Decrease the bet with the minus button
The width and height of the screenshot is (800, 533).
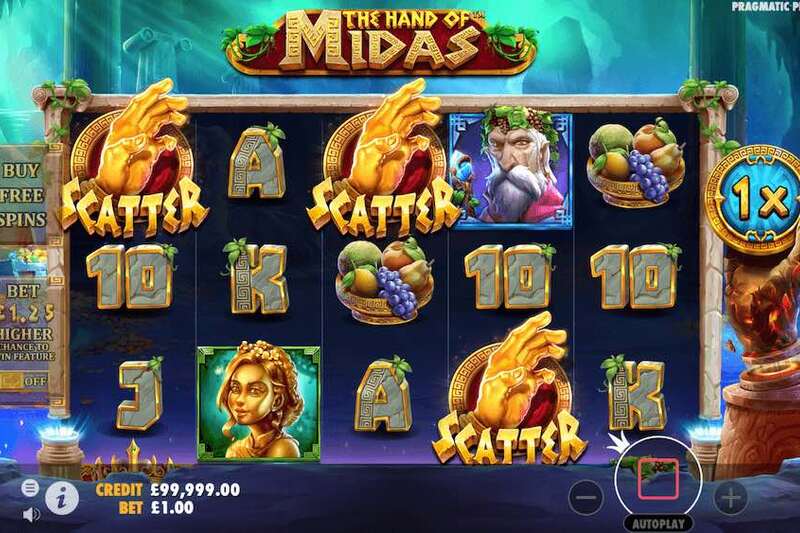589,495
